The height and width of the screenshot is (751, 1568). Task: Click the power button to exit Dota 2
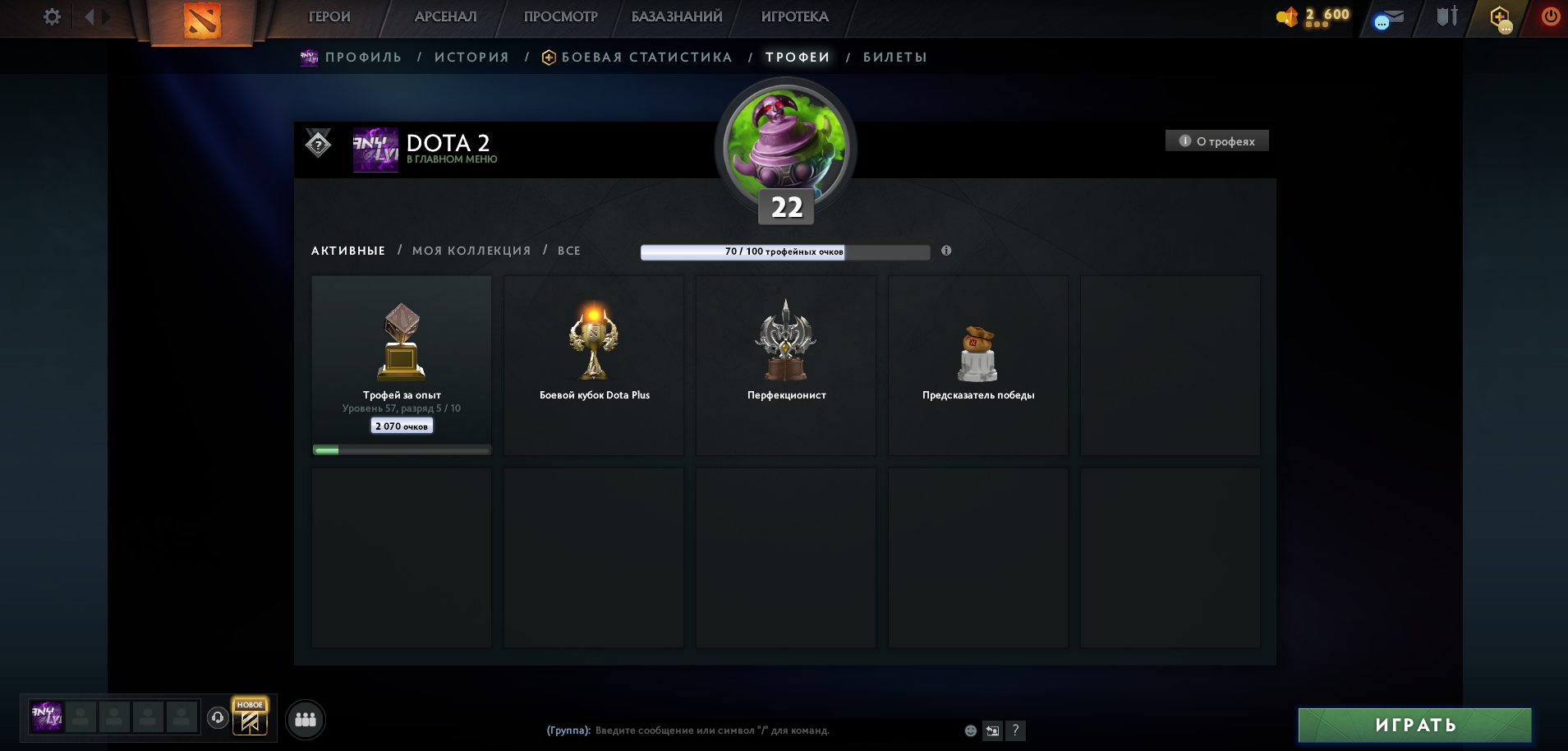tap(1552, 15)
